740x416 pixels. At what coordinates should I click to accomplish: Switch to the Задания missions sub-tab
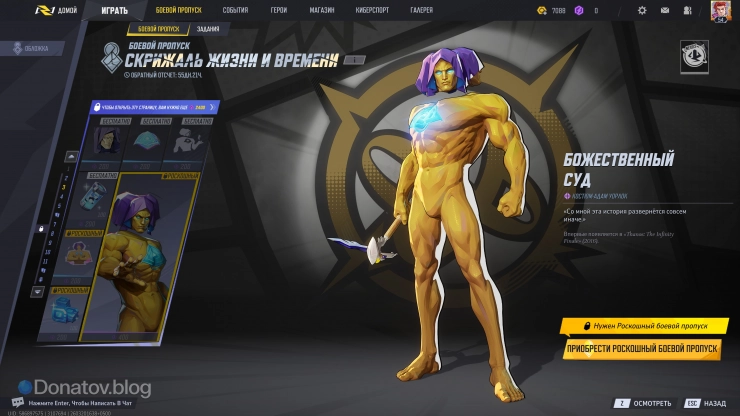208,30
